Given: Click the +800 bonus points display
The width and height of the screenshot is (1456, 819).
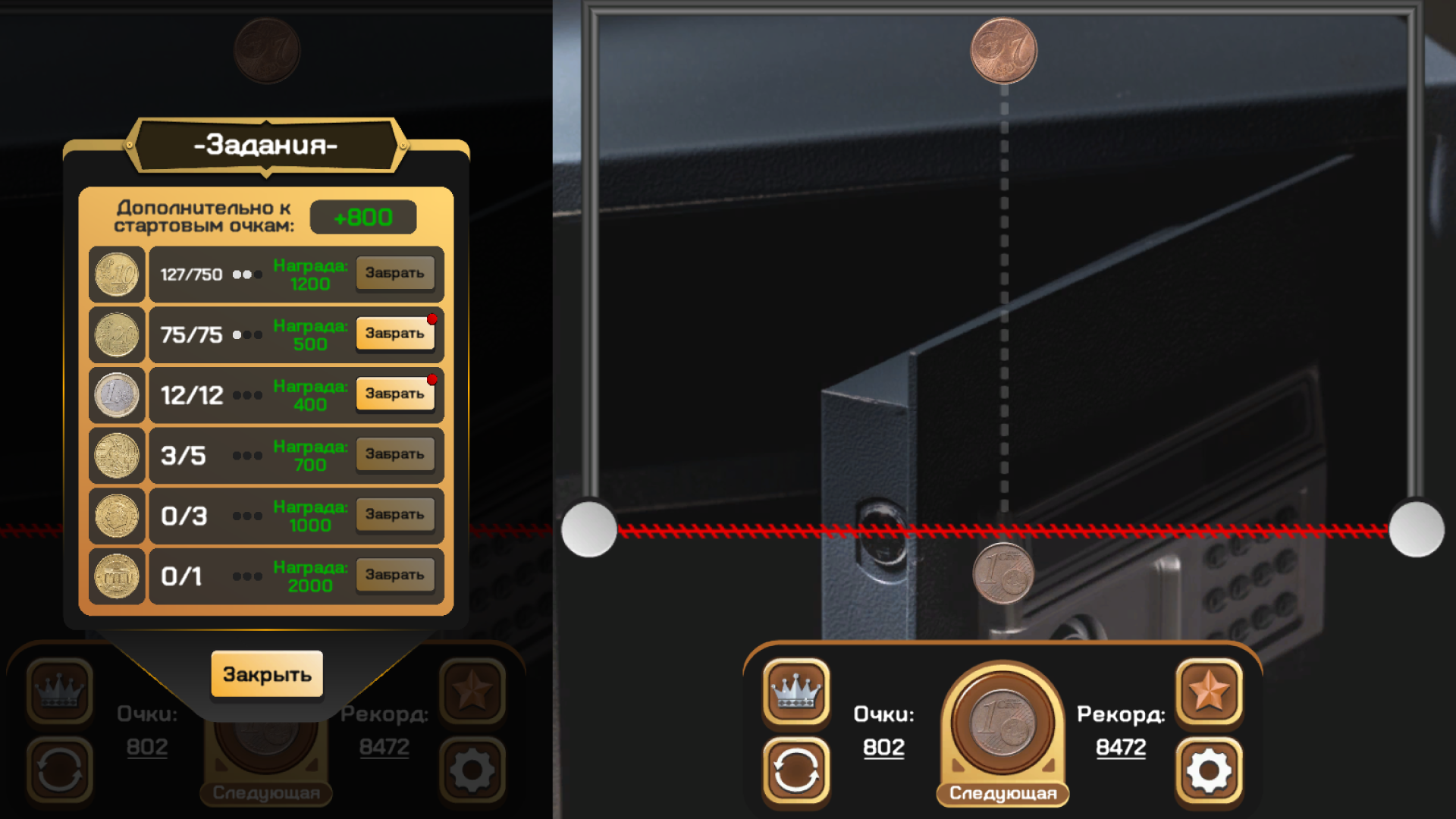Looking at the screenshot, I should click(x=363, y=217).
